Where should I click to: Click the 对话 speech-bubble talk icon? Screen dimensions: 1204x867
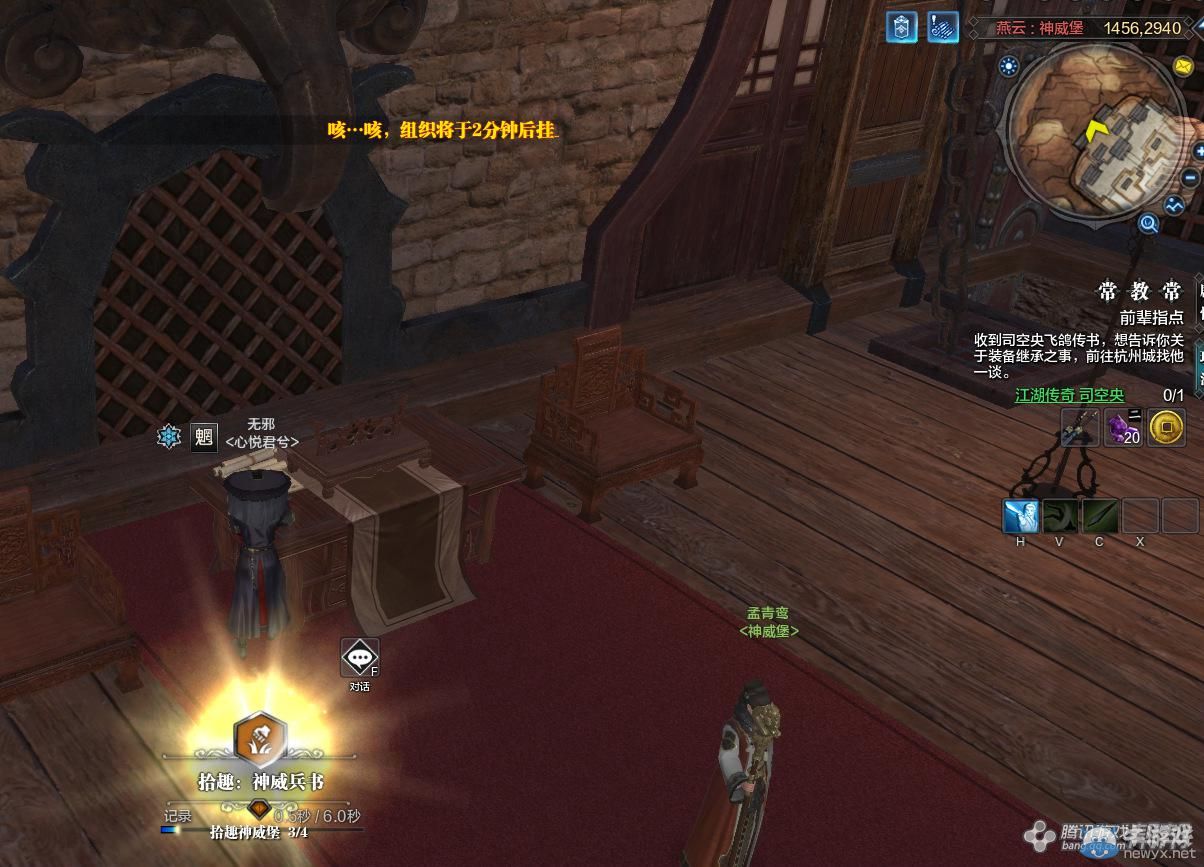coord(359,657)
